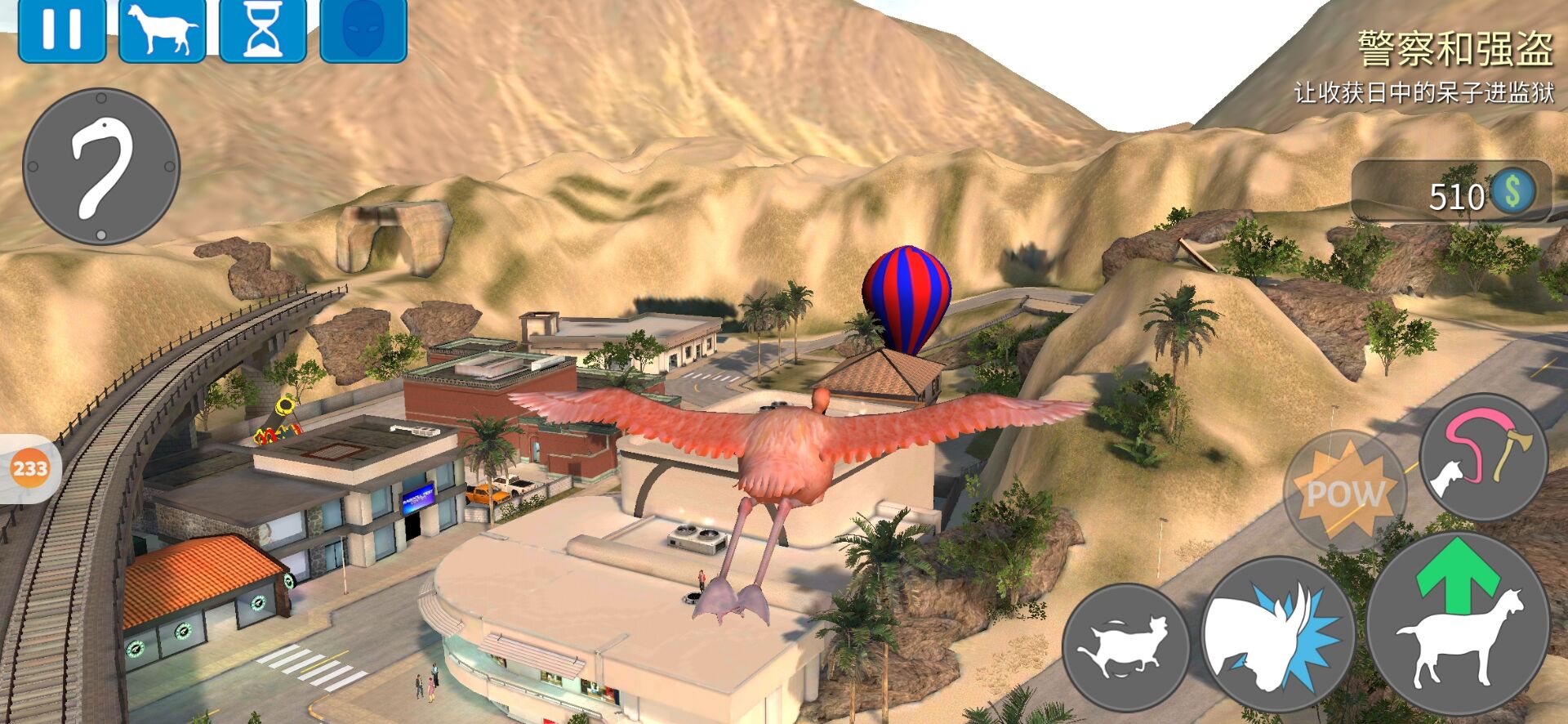1568x724 pixels.
Task: Use the lick tongue and axe button
Action: click(x=1483, y=456)
